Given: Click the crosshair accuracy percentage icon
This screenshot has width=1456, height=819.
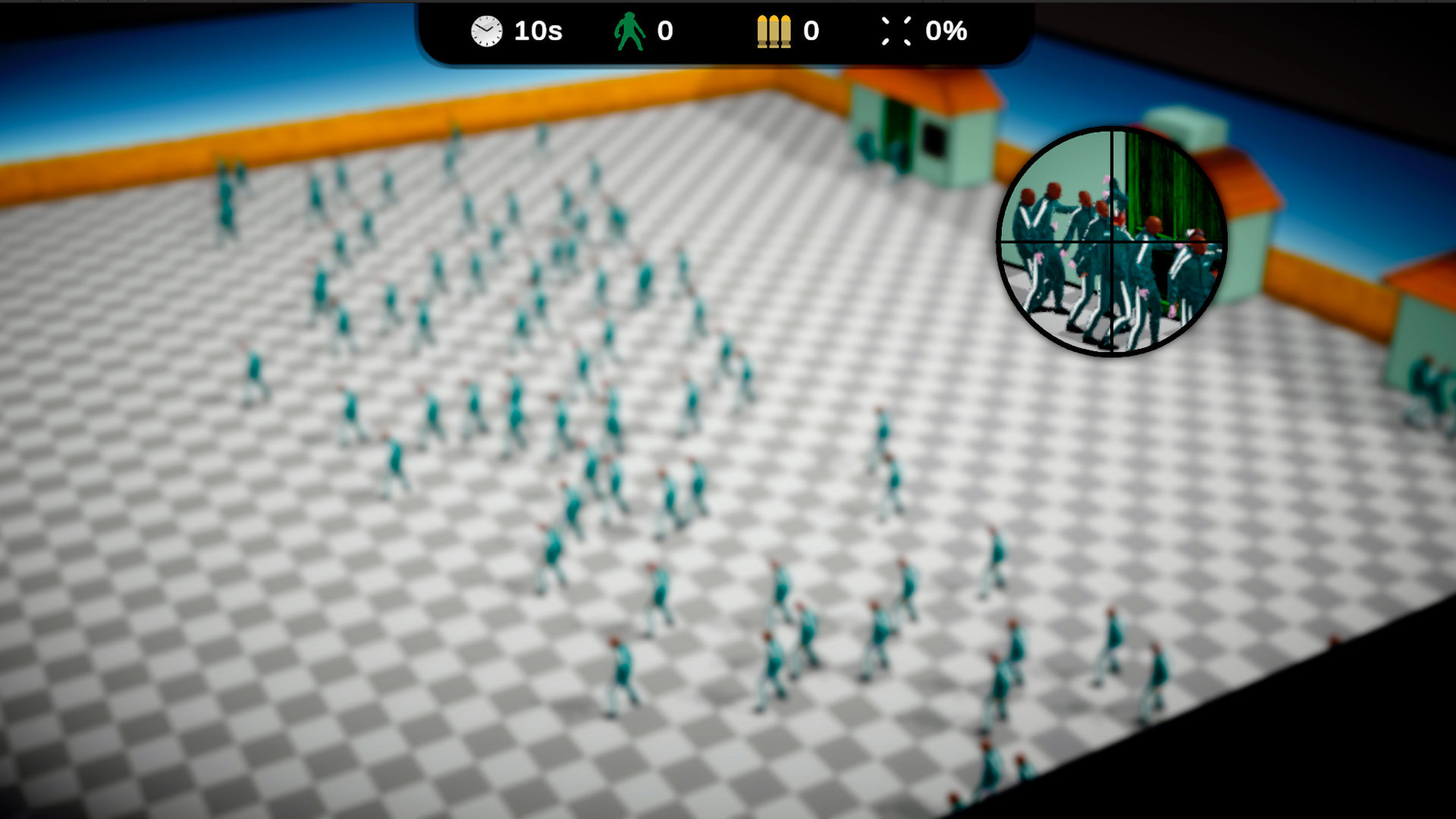Looking at the screenshot, I should (896, 31).
